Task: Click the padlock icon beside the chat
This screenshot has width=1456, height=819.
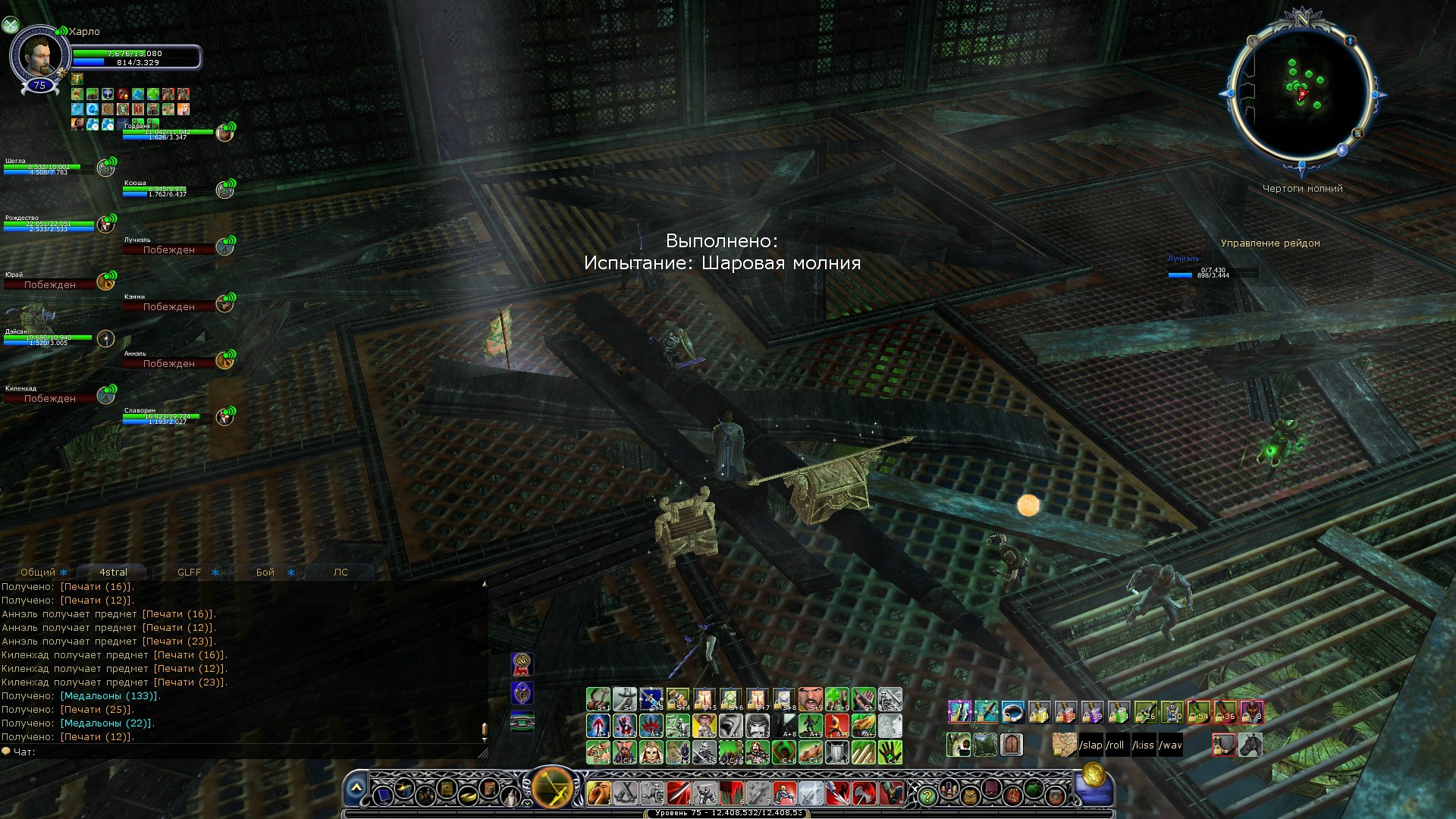Action: (522, 692)
